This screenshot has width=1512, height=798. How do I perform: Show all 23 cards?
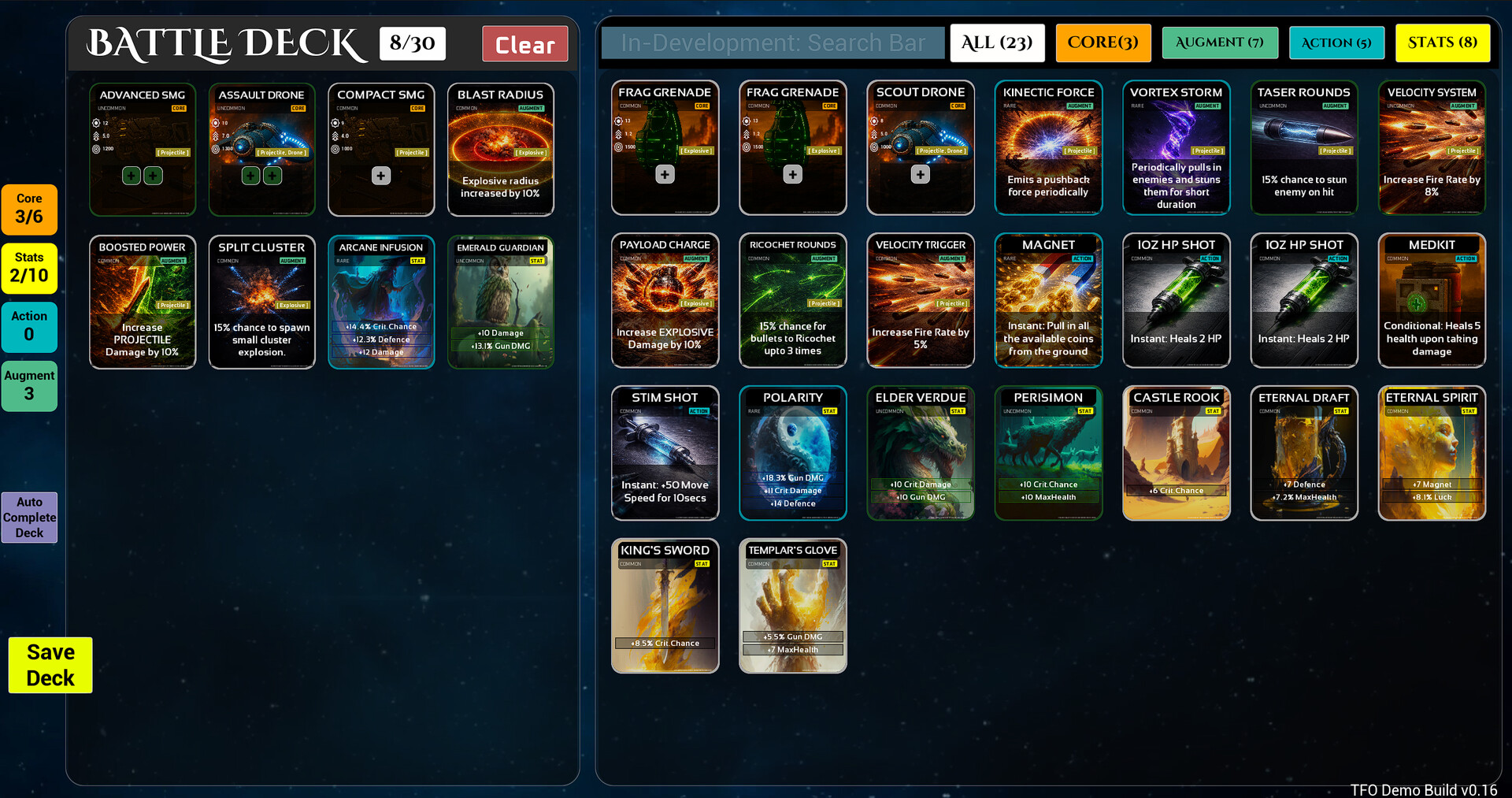996,43
